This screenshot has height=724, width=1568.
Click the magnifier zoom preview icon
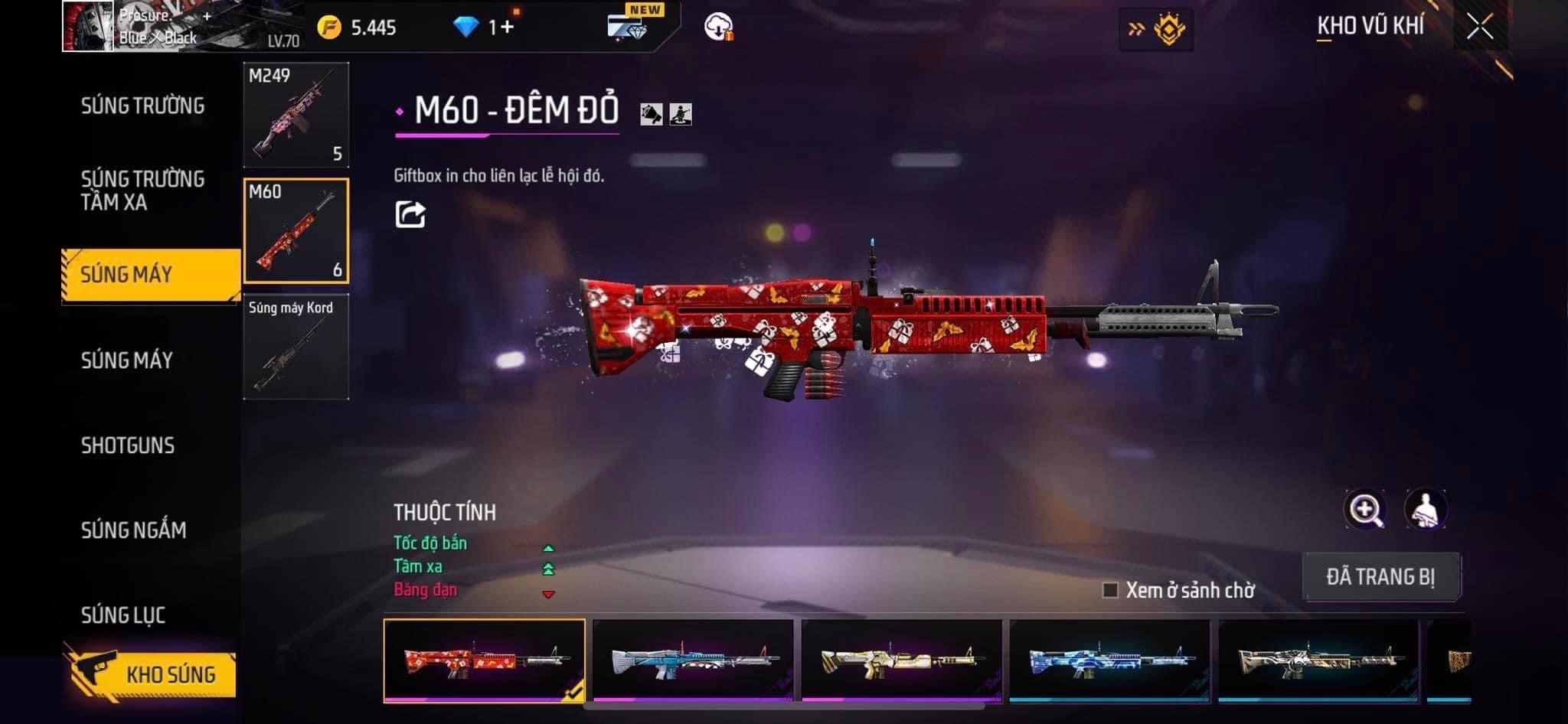1365,510
